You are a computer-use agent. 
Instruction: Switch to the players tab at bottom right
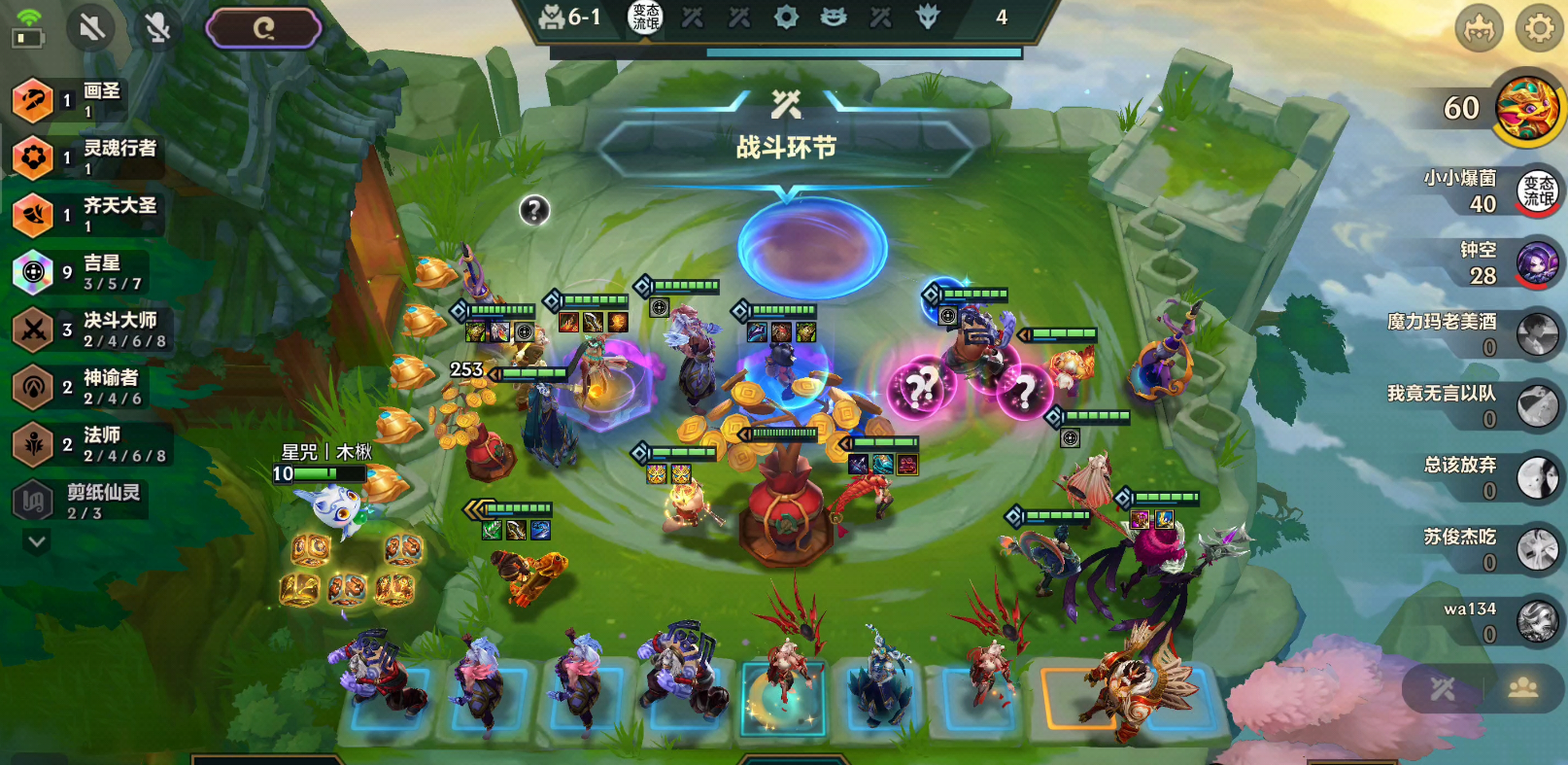1522,689
